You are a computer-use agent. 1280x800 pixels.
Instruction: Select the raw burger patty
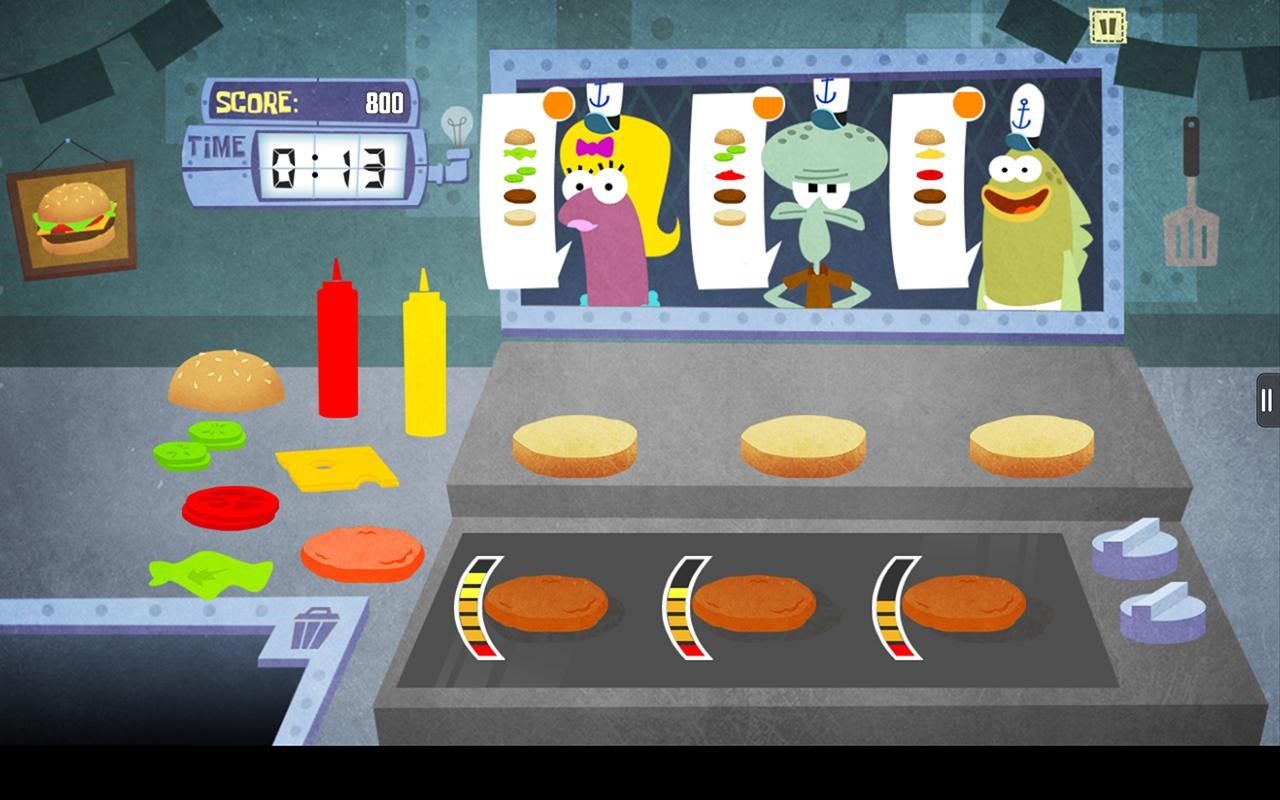(366, 551)
